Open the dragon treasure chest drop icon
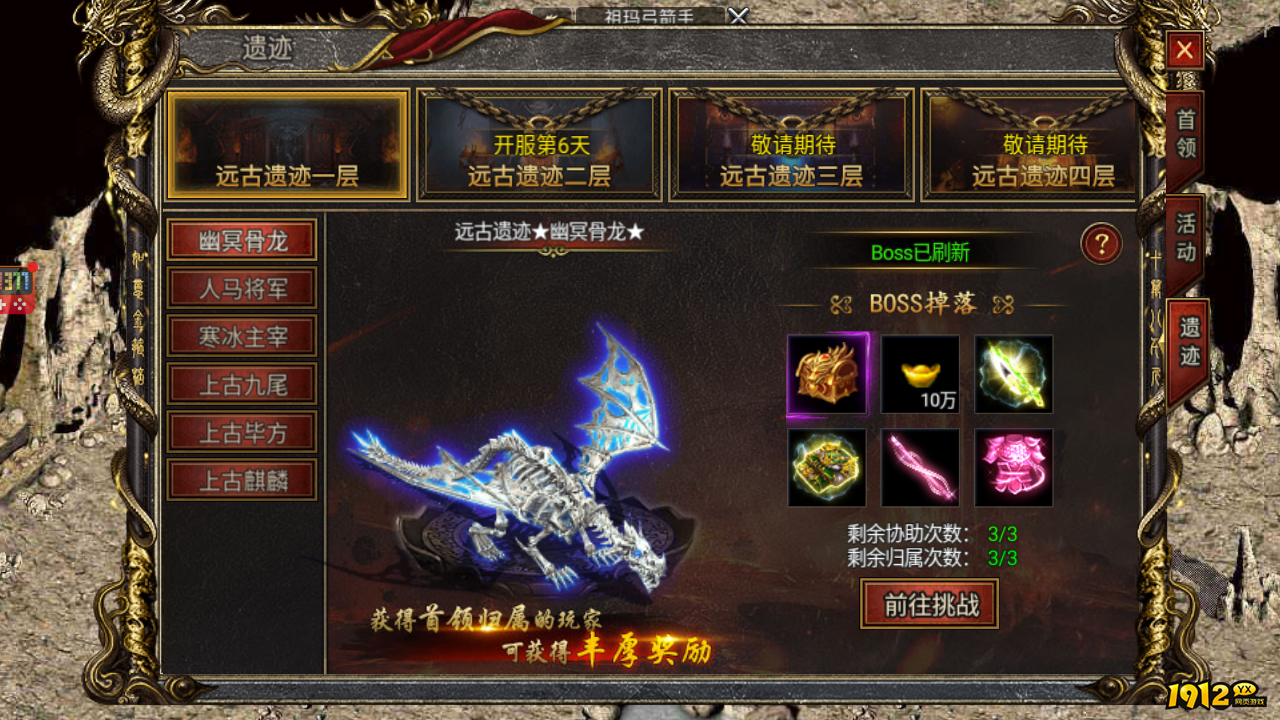Image resolution: width=1280 pixels, height=720 pixels. click(x=829, y=375)
